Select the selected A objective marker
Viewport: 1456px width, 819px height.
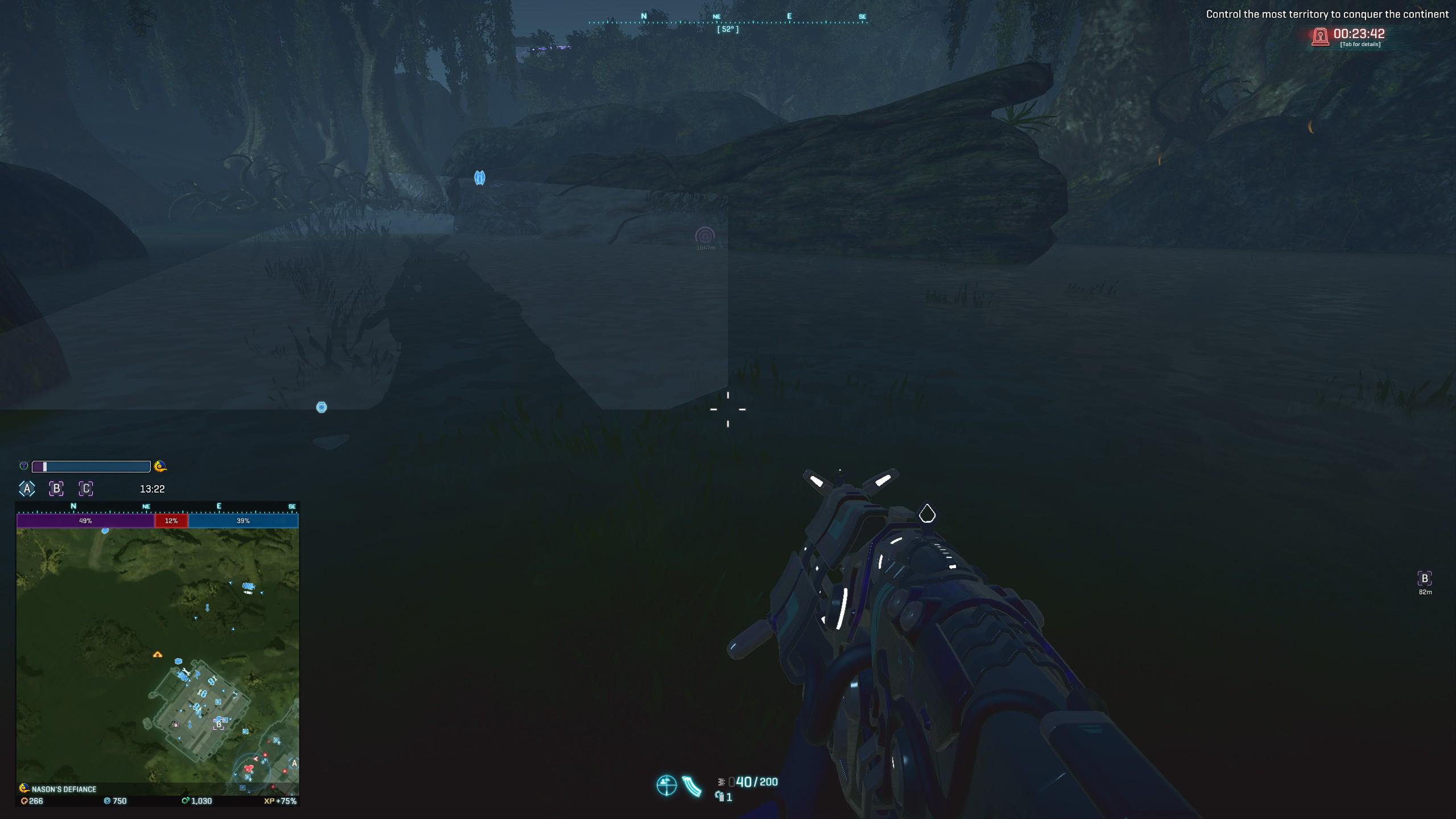coord(26,488)
